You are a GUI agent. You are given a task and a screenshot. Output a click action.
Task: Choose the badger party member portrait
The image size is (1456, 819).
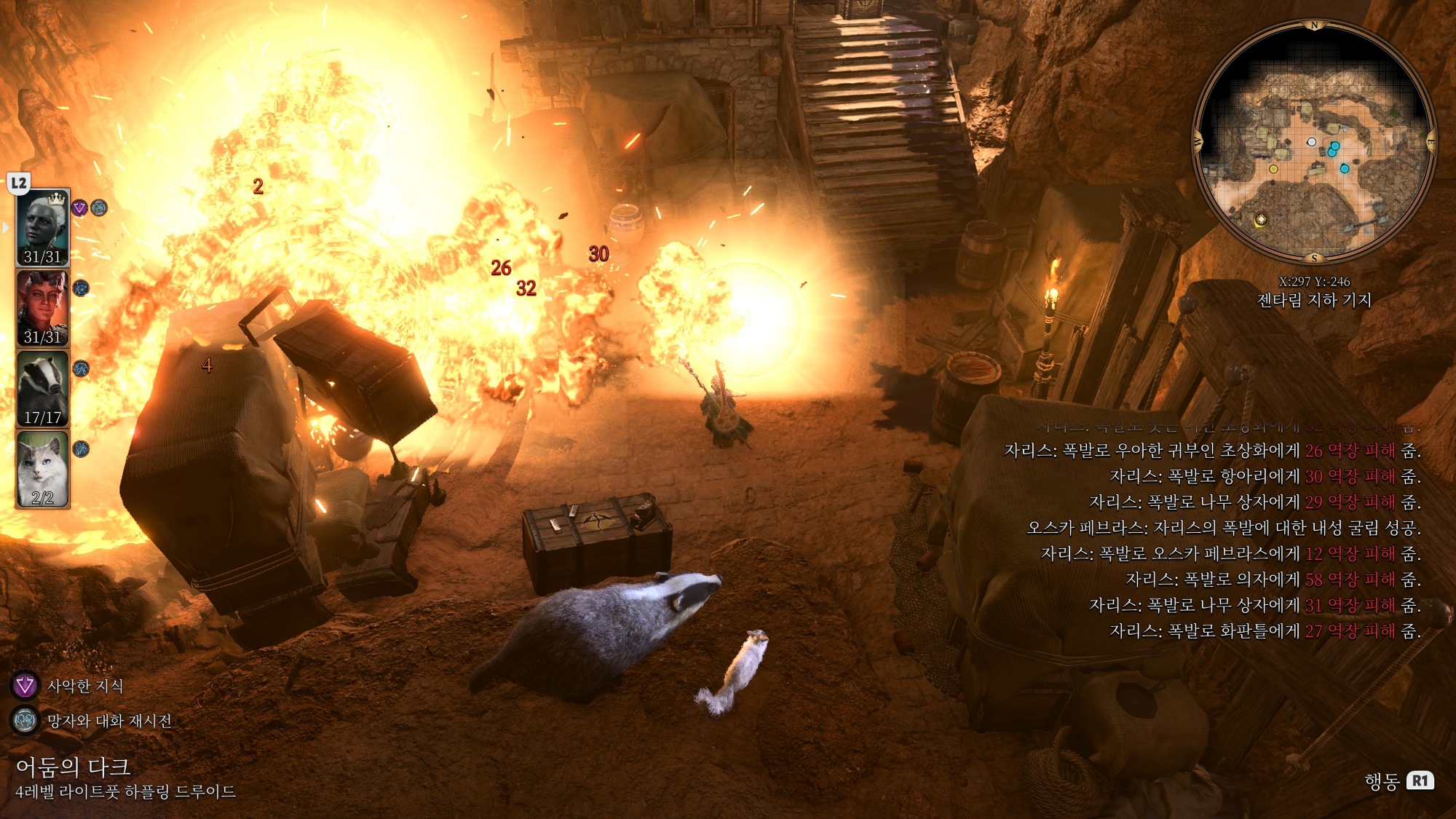42,388
